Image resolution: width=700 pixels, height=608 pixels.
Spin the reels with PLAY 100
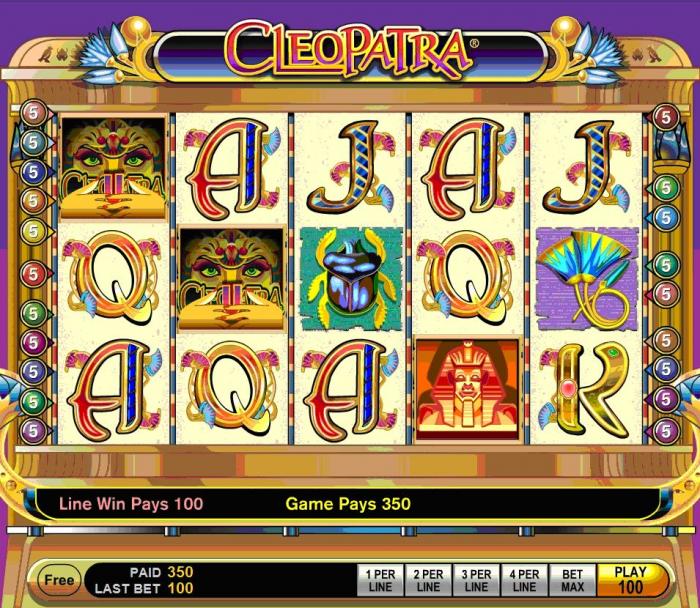click(630, 580)
